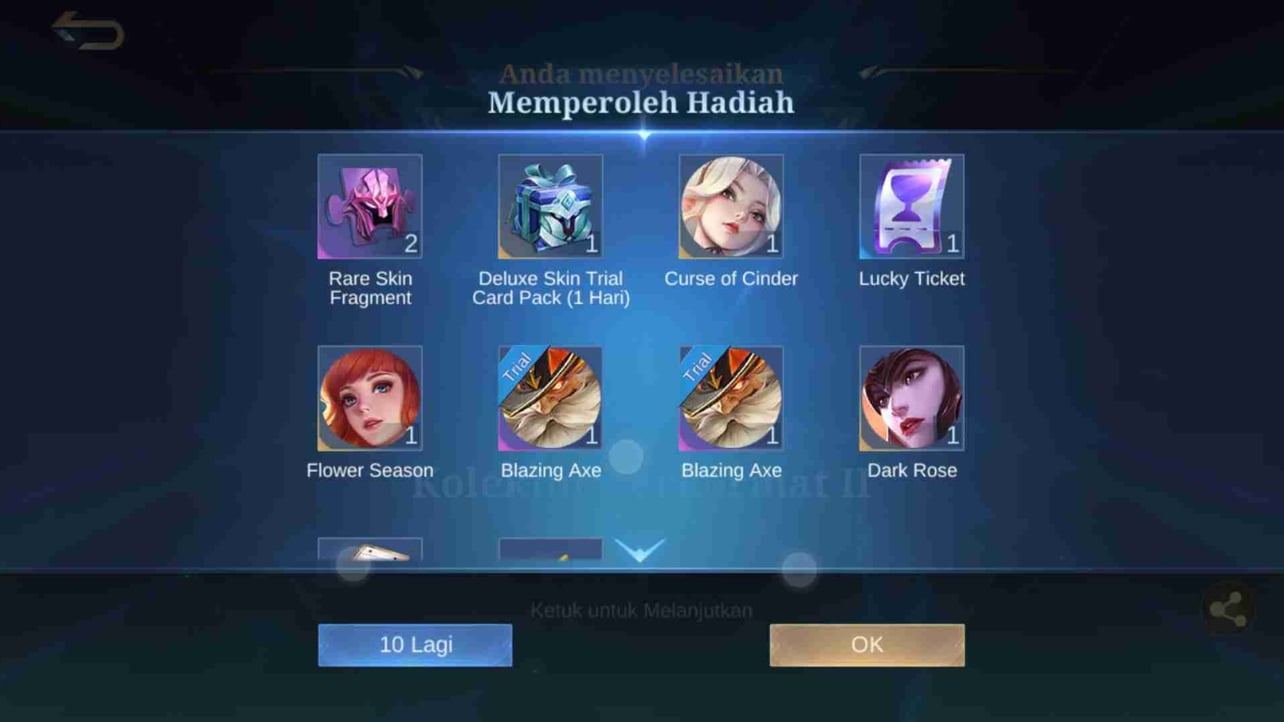Select the Rare Skin Fragment reward icon
Screen dimensions: 1284x722
coord(369,206)
